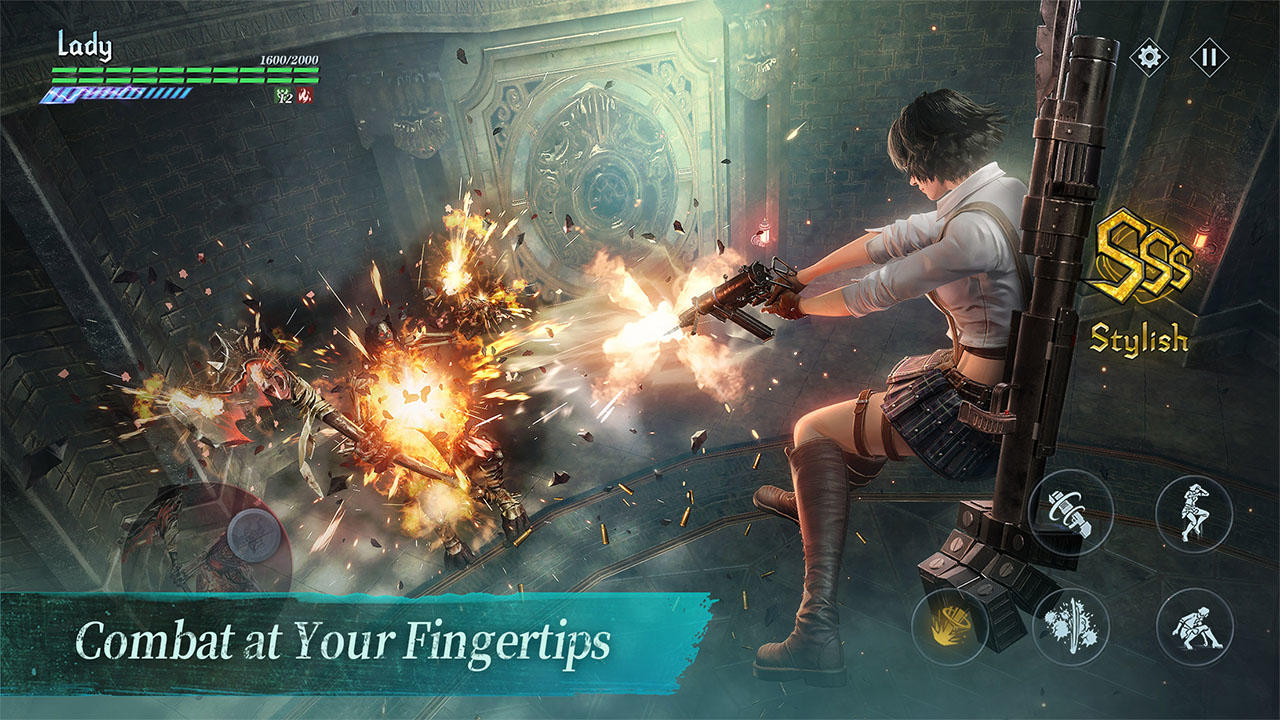The width and height of the screenshot is (1280, 720).
Task: Tap the green x2 buff icon
Action: pos(283,96)
